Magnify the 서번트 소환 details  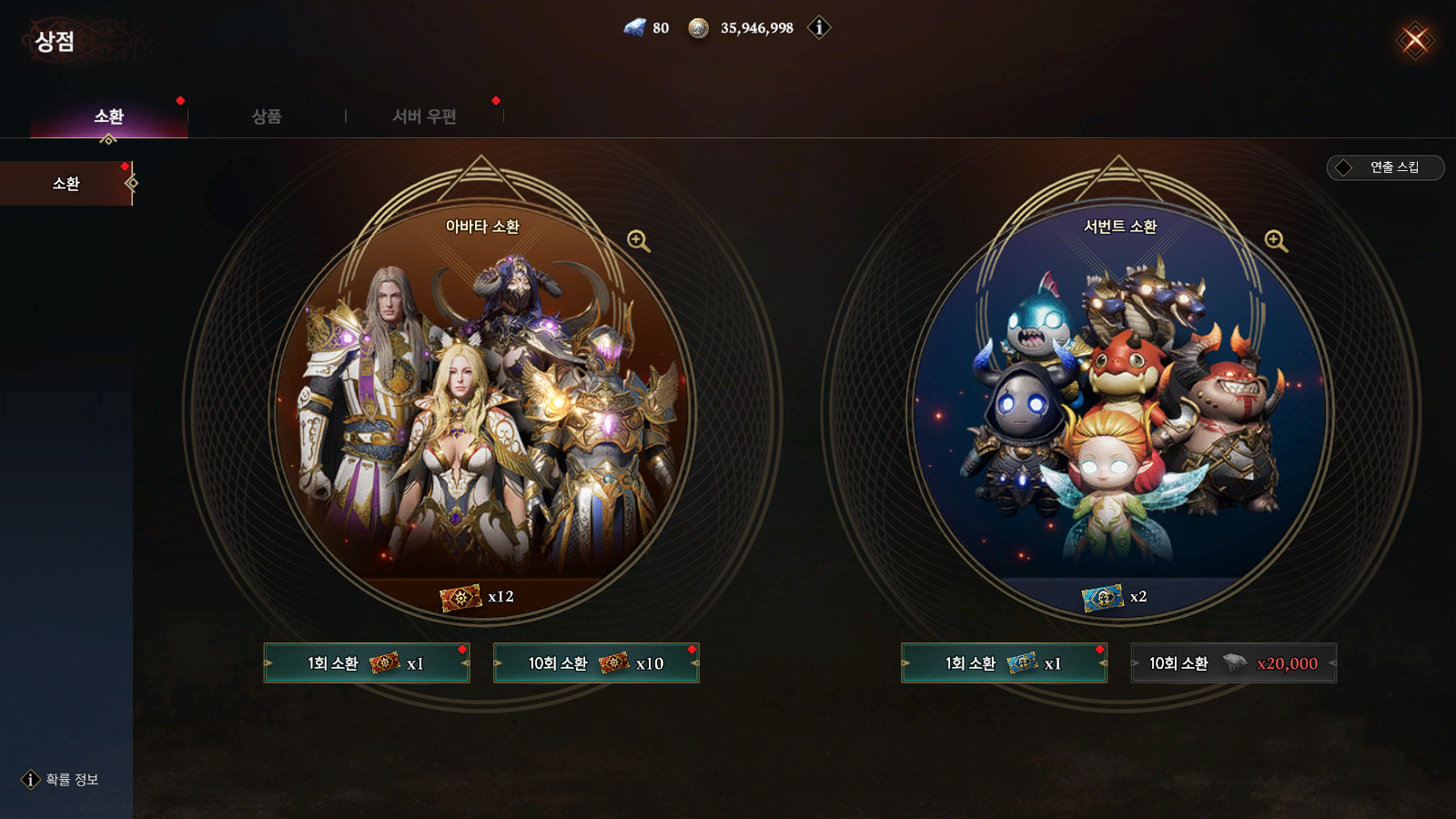1276,241
